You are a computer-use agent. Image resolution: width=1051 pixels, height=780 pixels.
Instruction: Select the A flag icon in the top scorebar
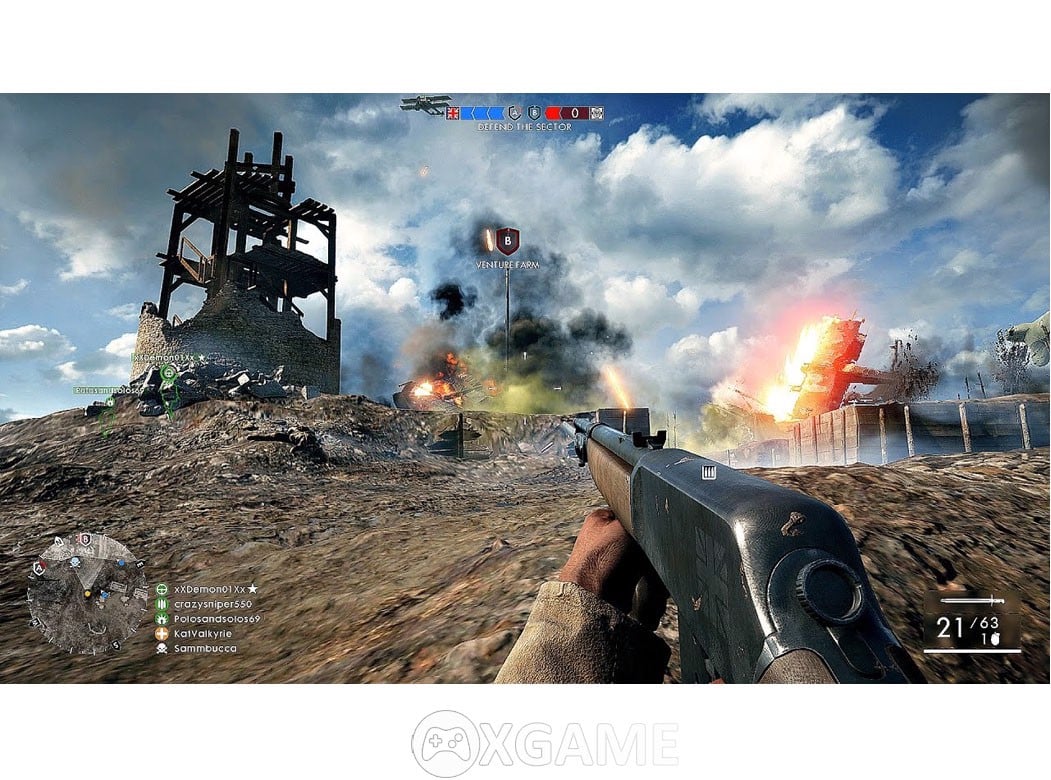(x=515, y=113)
